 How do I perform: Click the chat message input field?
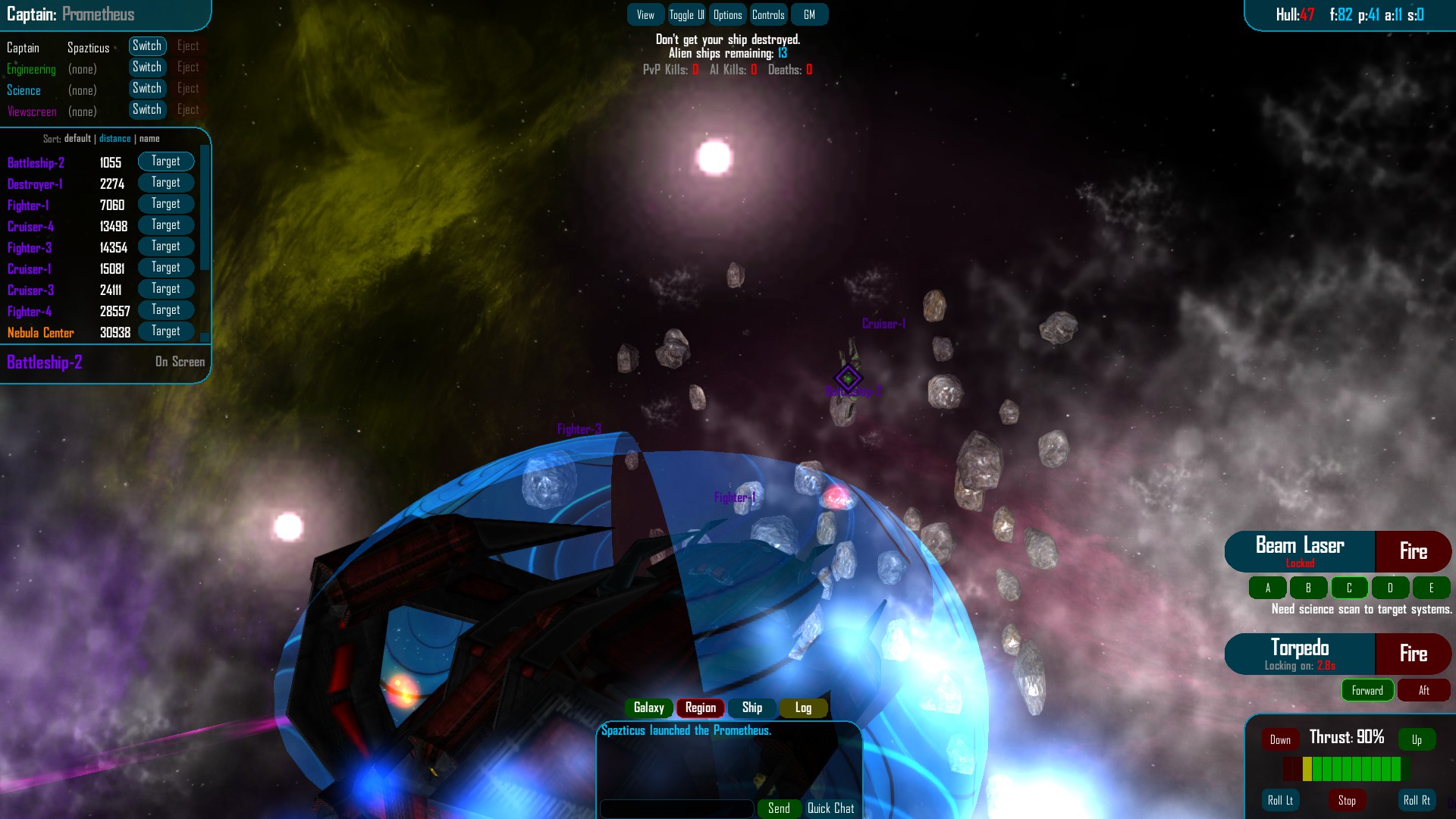point(676,808)
